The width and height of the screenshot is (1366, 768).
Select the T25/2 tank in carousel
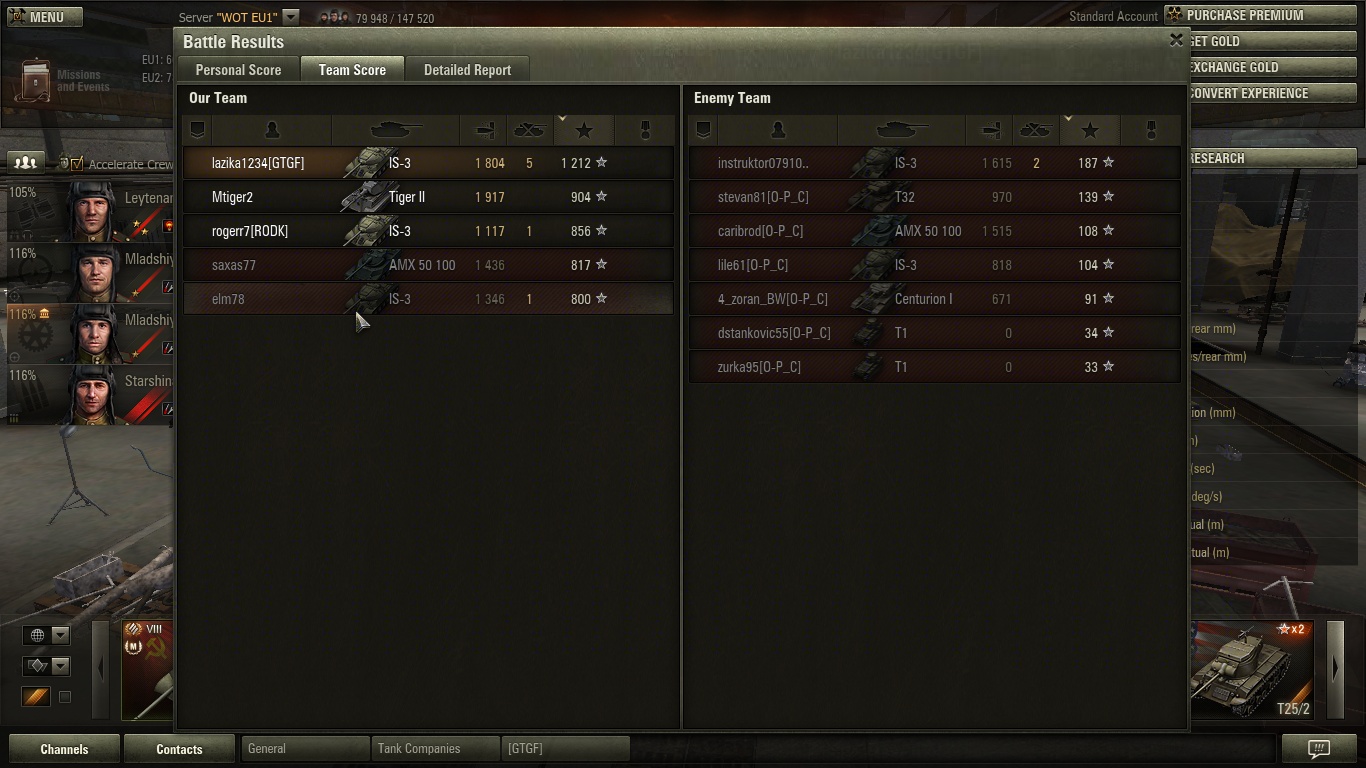tap(1251, 670)
